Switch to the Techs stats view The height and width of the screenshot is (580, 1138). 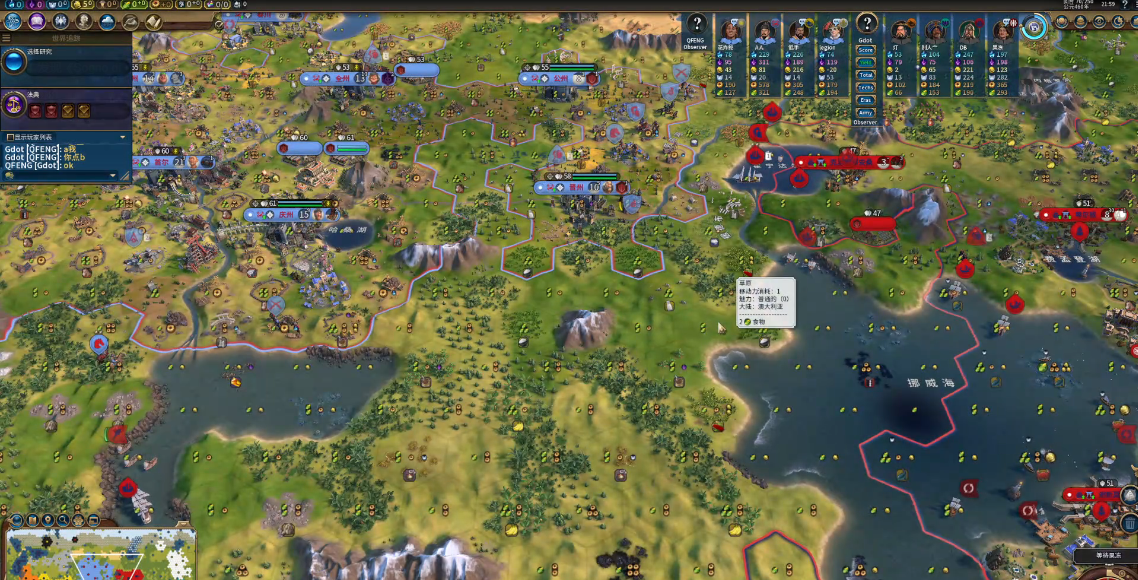tap(866, 88)
